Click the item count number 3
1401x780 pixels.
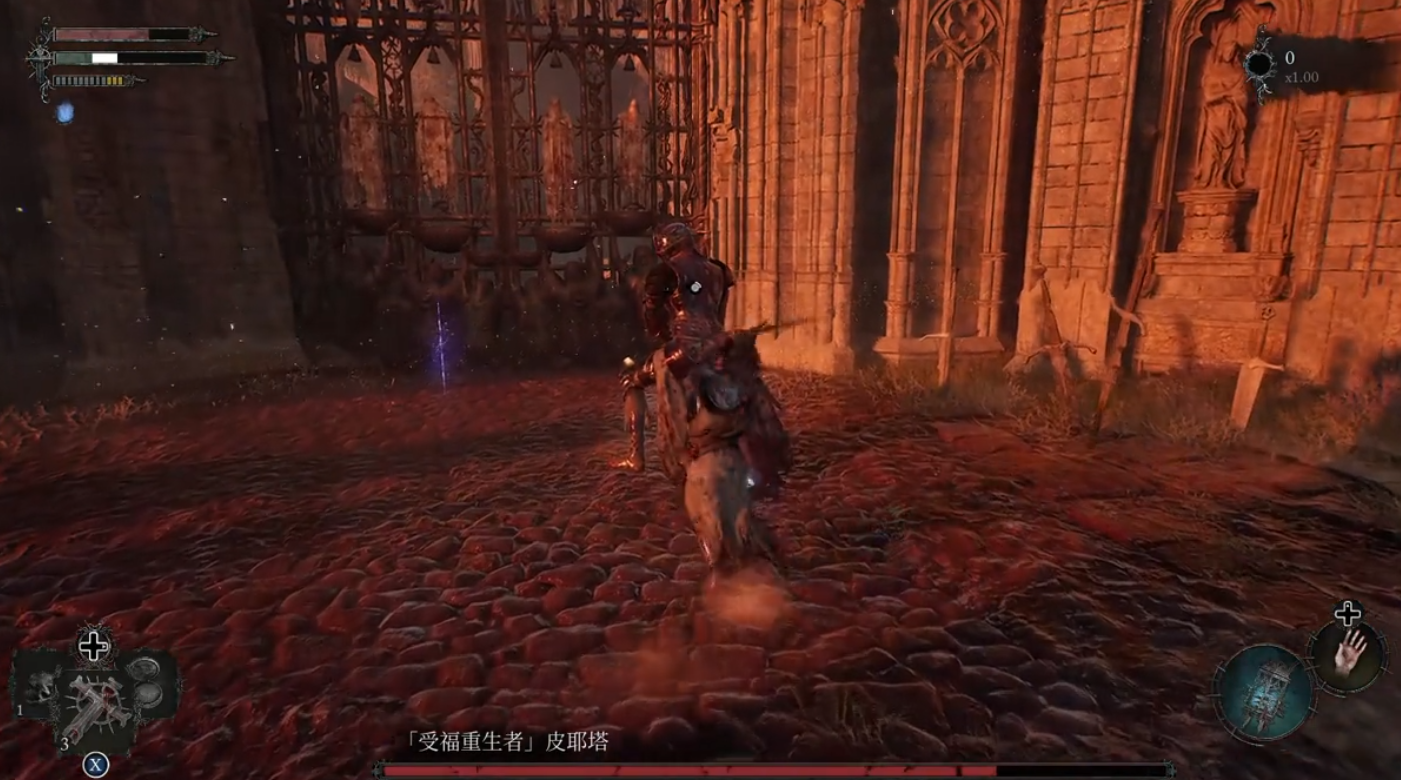tap(63, 744)
